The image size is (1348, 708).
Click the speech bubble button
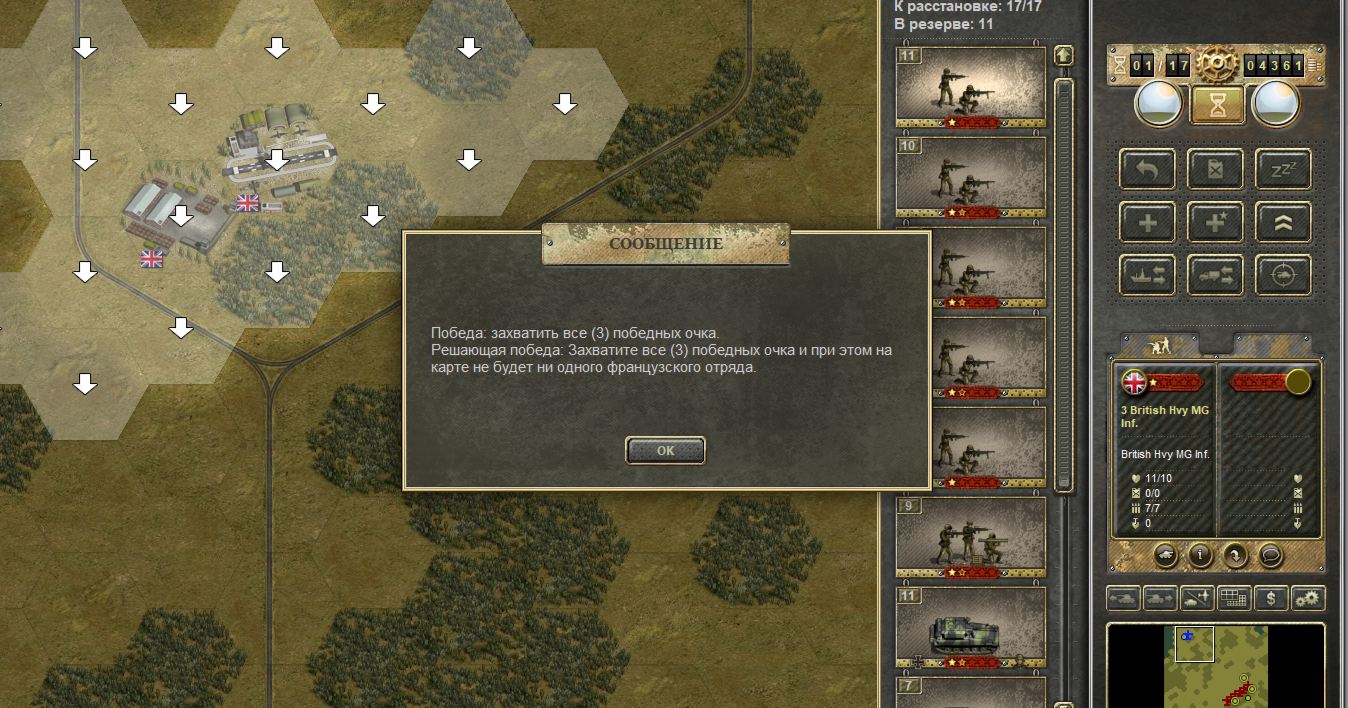(x=1270, y=554)
